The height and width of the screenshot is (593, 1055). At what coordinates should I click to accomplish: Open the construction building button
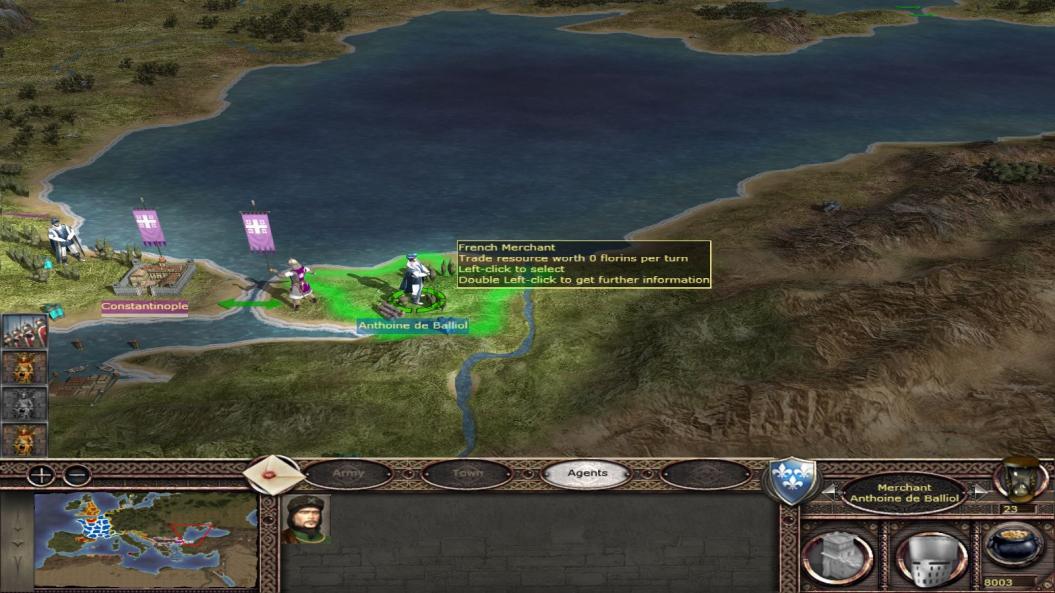[836, 558]
